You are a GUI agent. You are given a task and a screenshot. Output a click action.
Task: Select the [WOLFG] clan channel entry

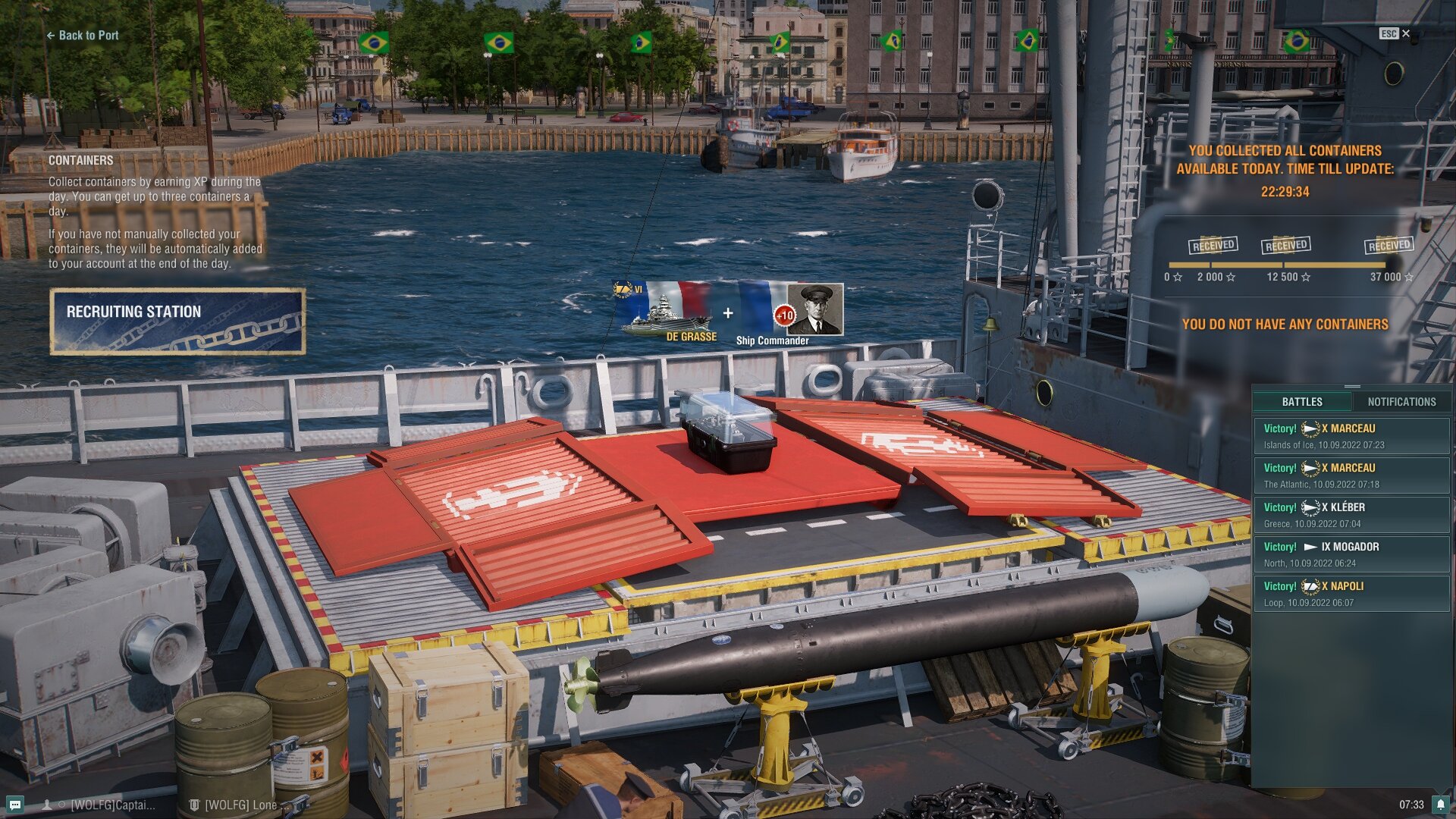234,805
